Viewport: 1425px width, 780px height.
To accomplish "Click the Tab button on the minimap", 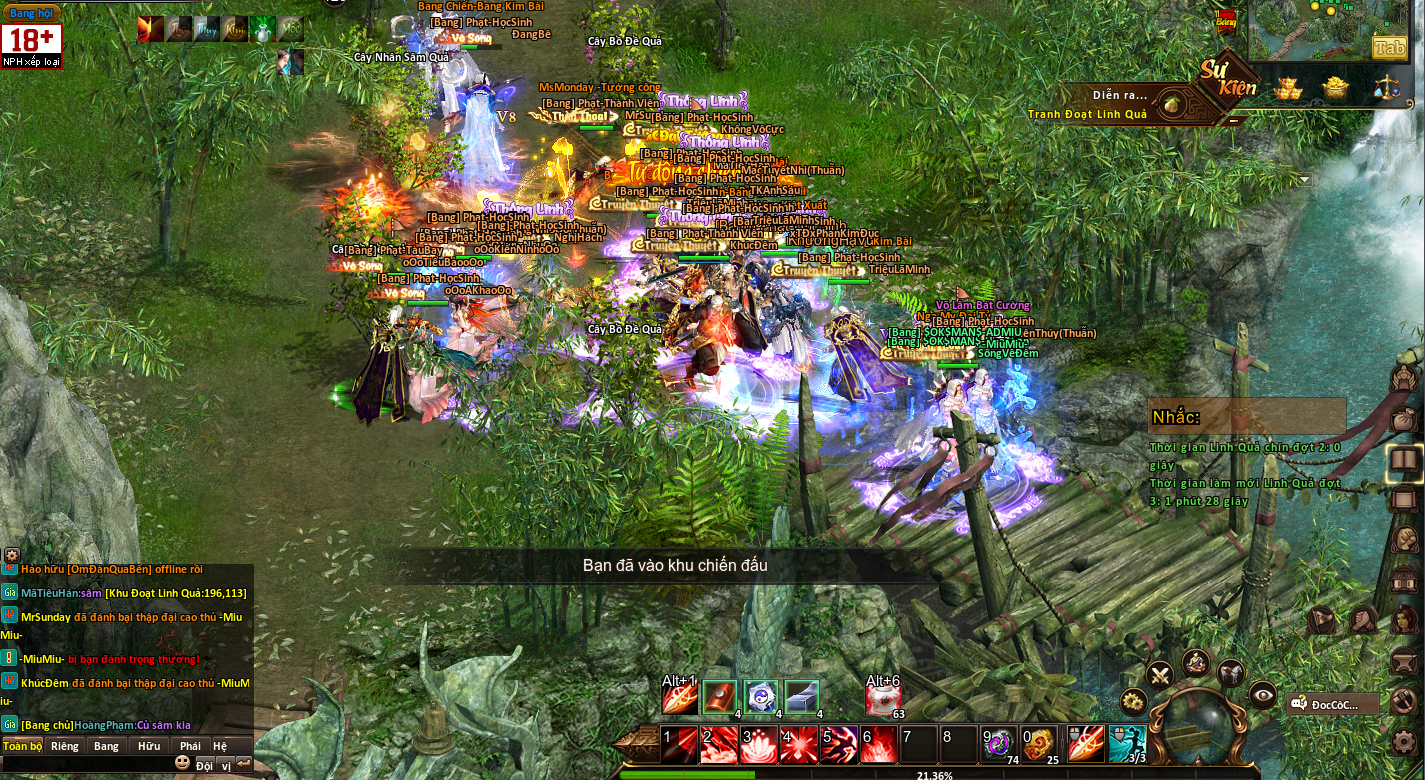I will 1389,47.
